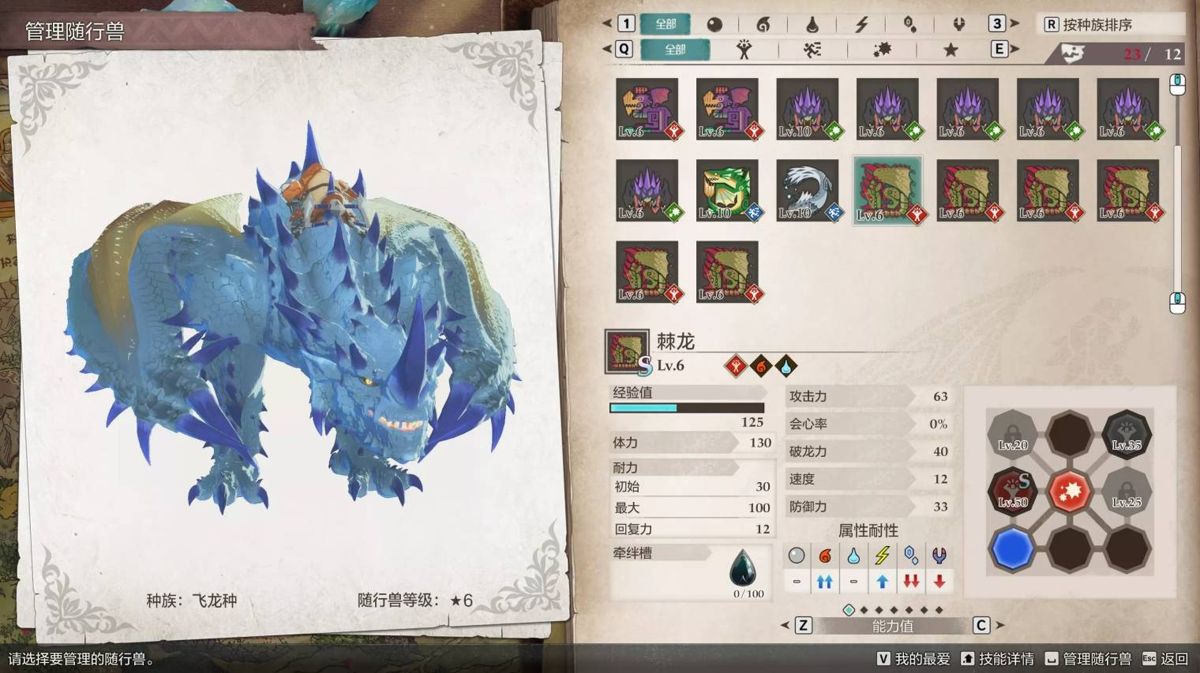Filter by power attack type

pyautogui.click(x=744, y=49)
